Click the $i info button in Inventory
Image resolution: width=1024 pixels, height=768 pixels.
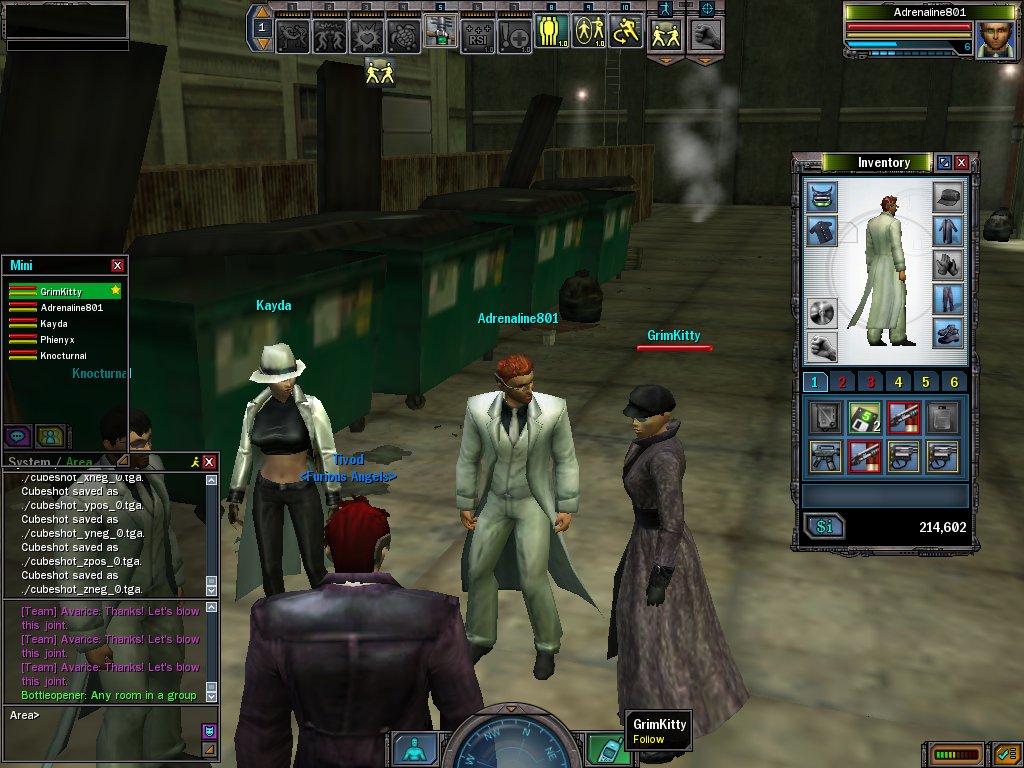click(825, 526)
